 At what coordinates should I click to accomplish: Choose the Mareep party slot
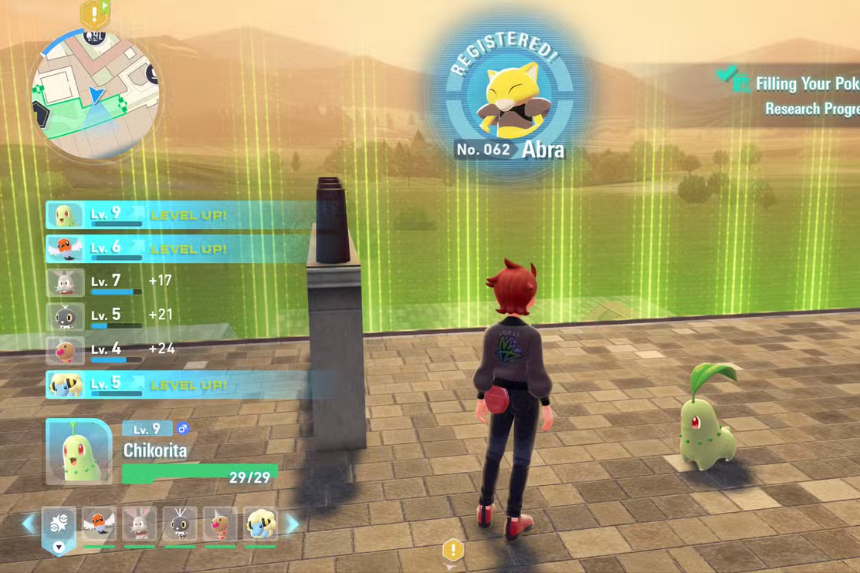pos(260,524)
